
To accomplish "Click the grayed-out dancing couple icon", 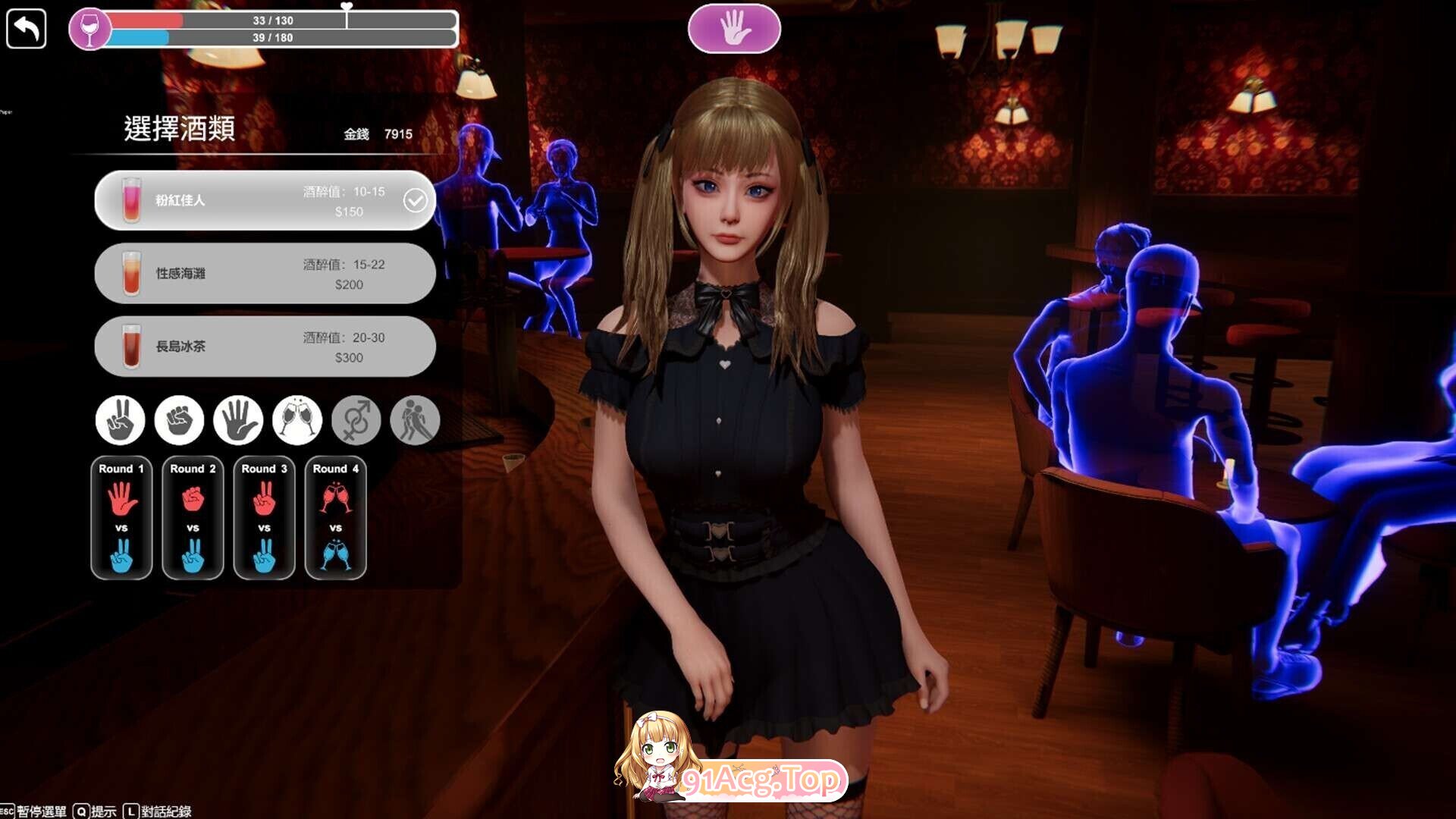I will tap(414, 419).
